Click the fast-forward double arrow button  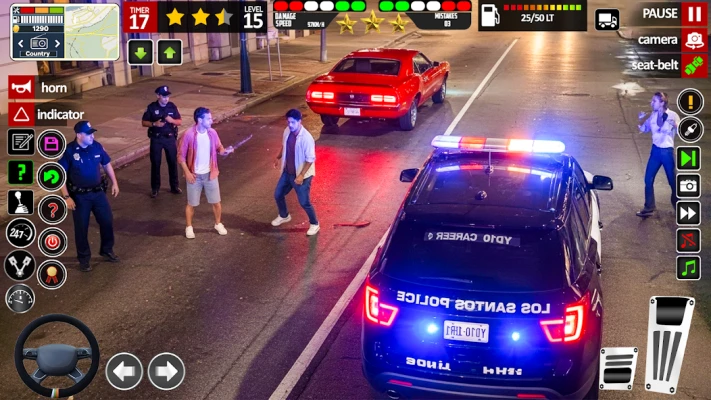coord(688,212)
